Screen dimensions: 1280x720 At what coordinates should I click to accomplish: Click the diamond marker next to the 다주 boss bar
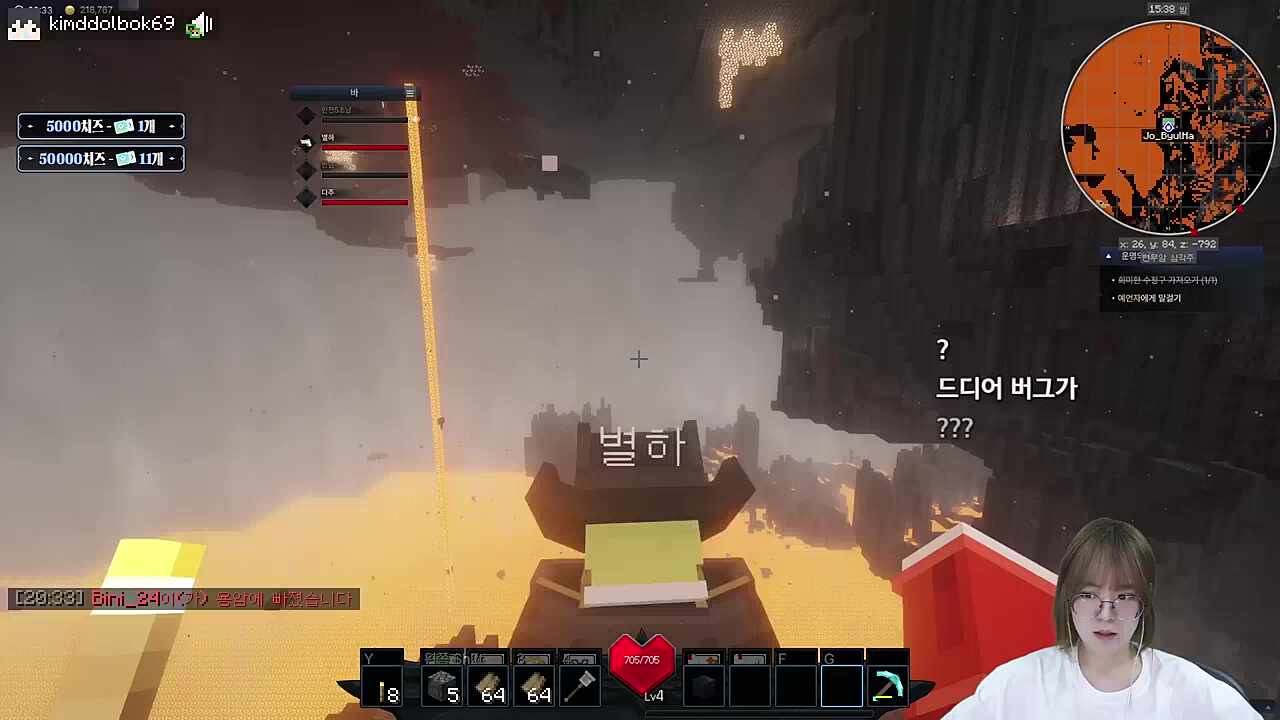pos(306,199)
